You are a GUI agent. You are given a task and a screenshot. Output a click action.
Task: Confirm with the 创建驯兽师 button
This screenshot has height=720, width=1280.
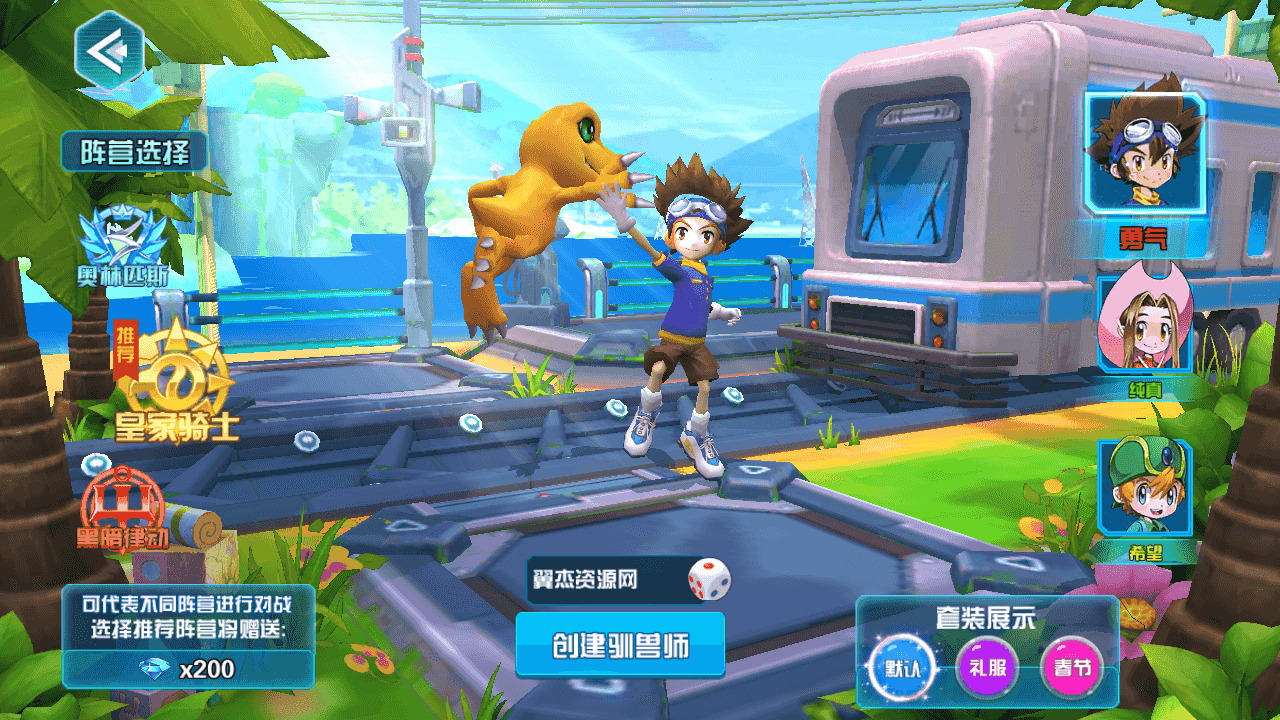point(620,645)
